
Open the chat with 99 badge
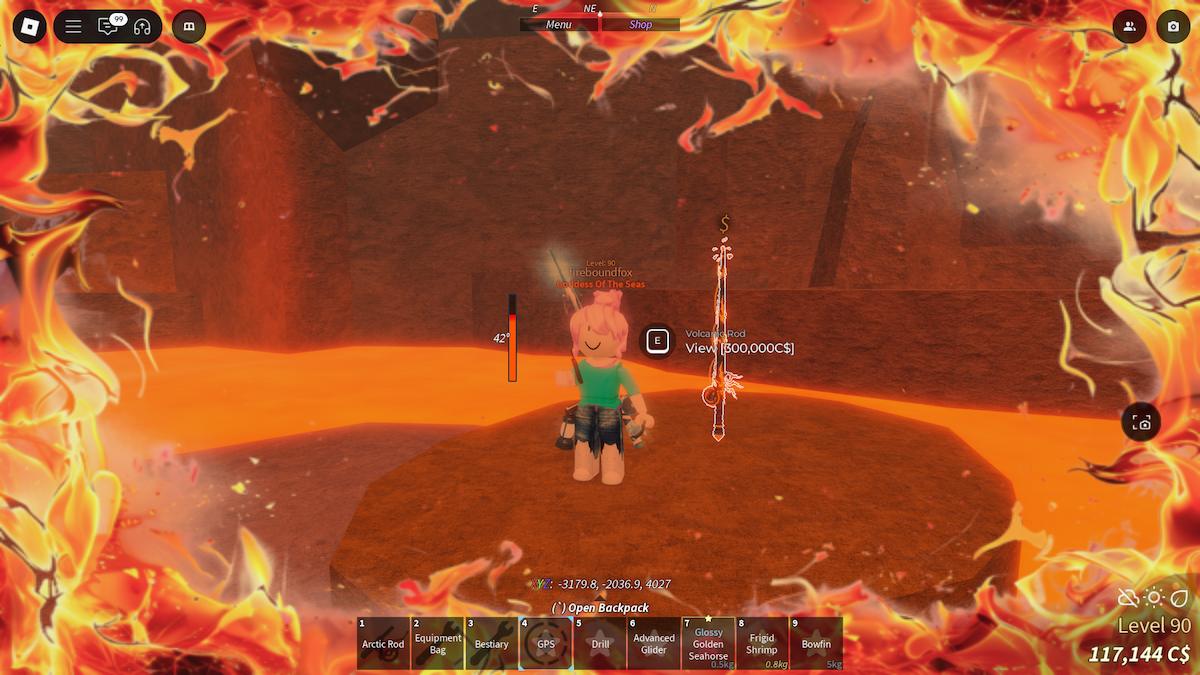tap(107, 27)
